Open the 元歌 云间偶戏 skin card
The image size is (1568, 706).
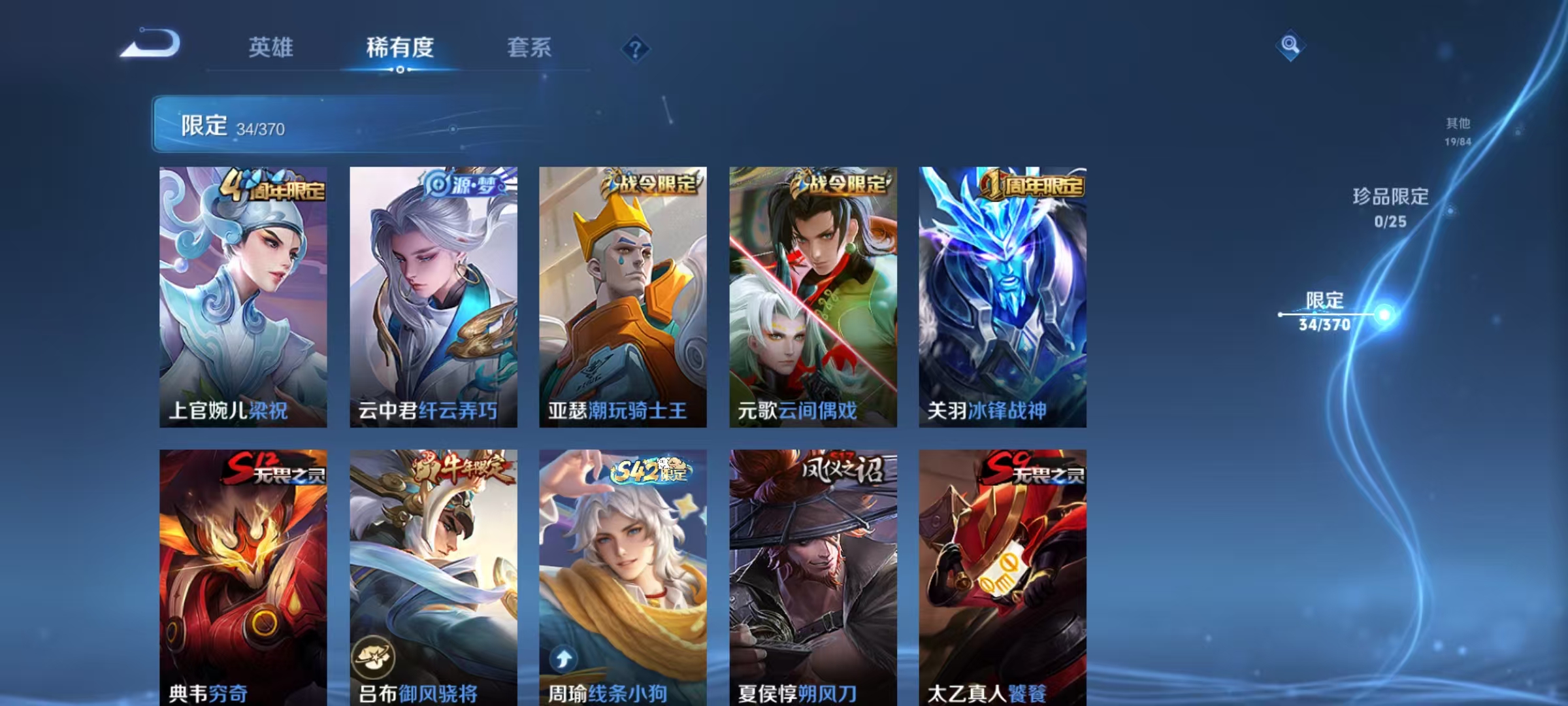click(812, 294)
